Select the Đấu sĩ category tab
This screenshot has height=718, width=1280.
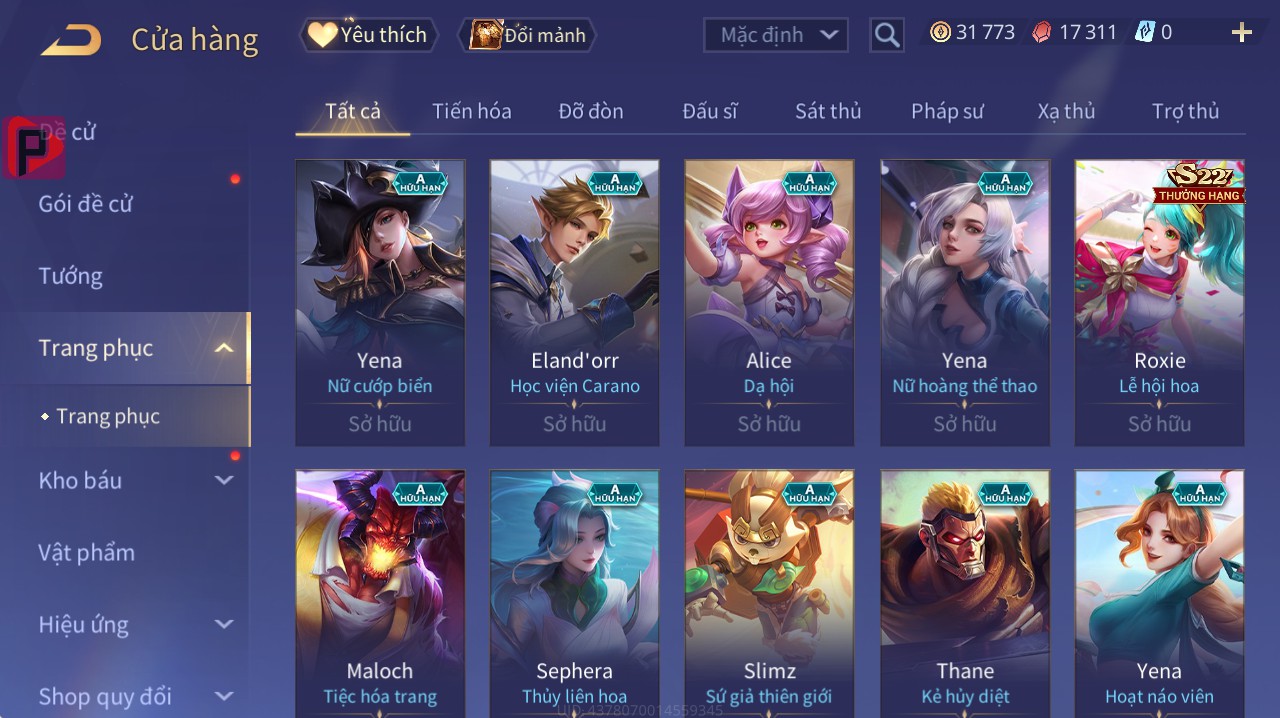click(710, 111)
